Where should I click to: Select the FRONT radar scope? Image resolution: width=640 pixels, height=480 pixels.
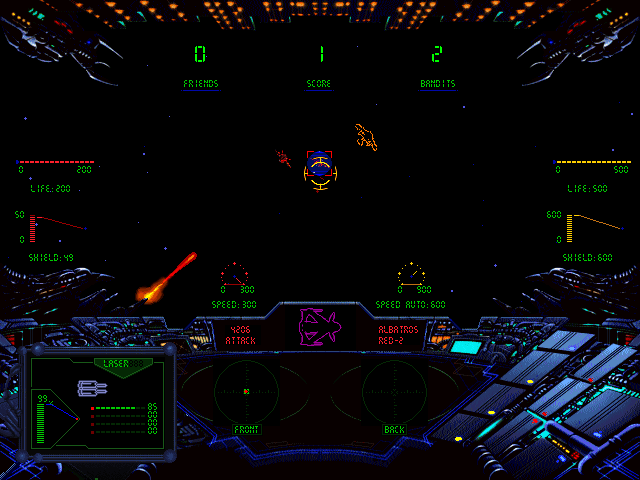[246, 391]
